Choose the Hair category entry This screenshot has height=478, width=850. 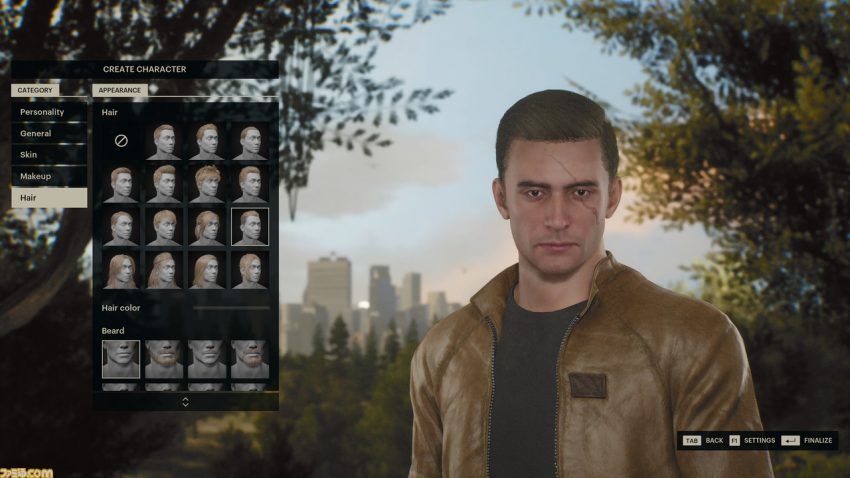[x=49, y=198]
